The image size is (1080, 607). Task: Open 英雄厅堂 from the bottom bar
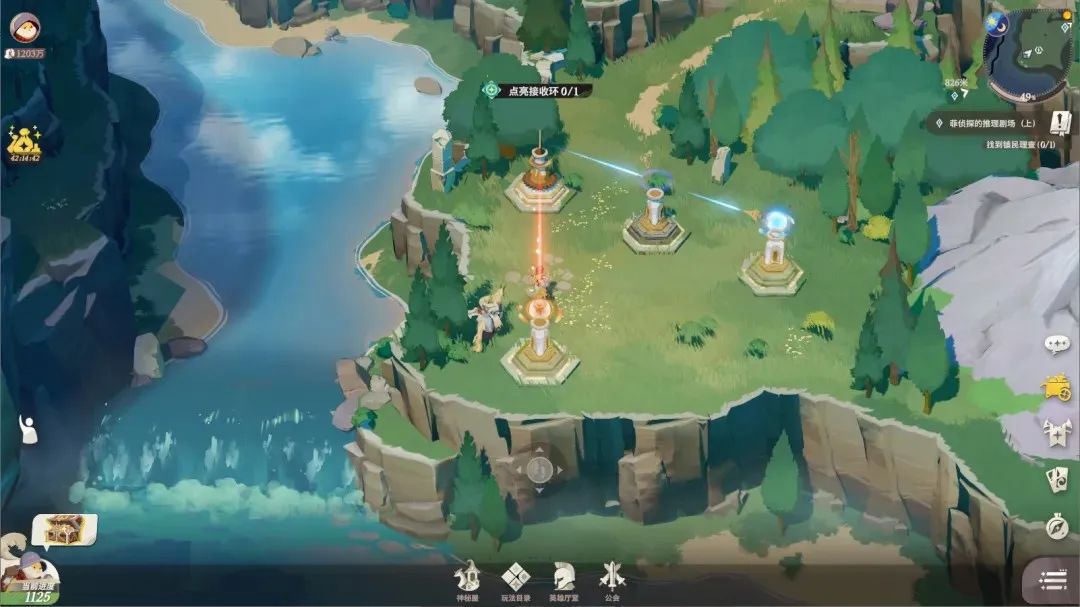[x=564, y=581]
